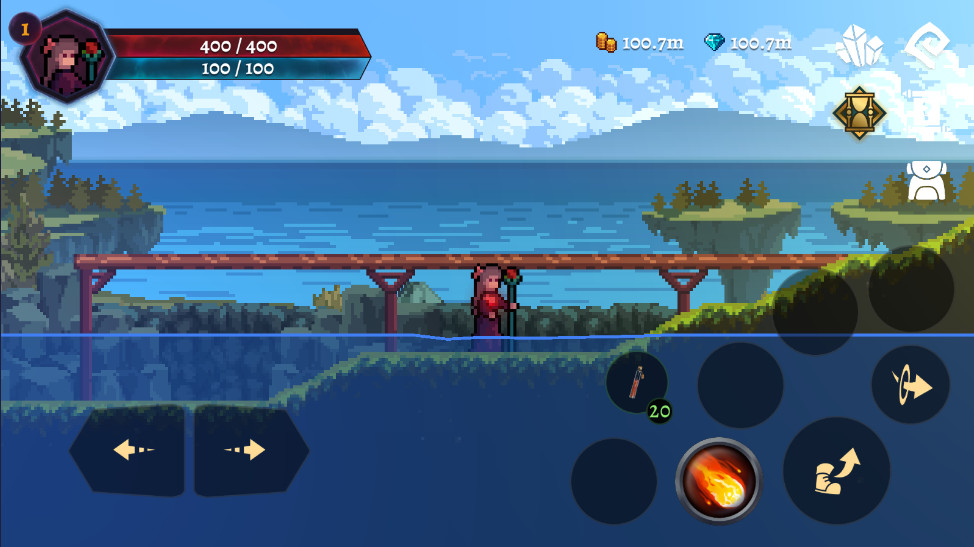Activate the dash arrow ability
This screenshot has width=974, height=547.
910,385
